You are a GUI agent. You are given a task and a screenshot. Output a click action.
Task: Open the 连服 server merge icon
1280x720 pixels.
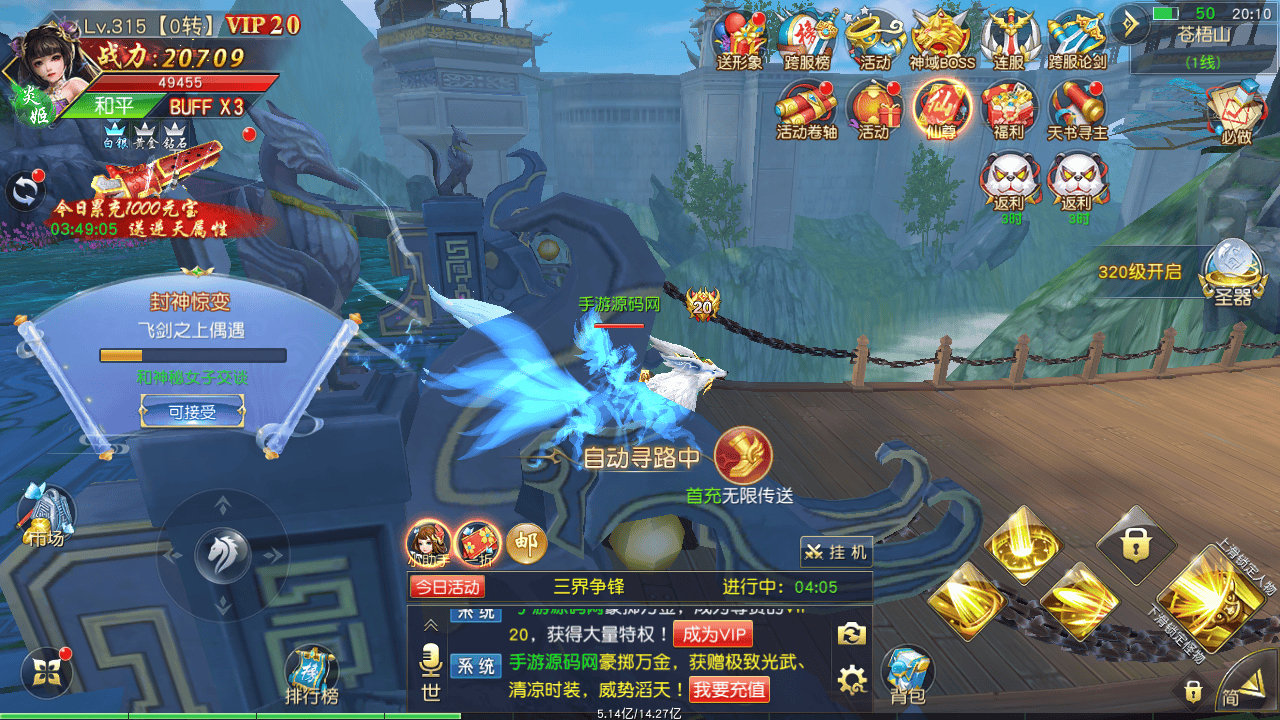coord(1009,38)
